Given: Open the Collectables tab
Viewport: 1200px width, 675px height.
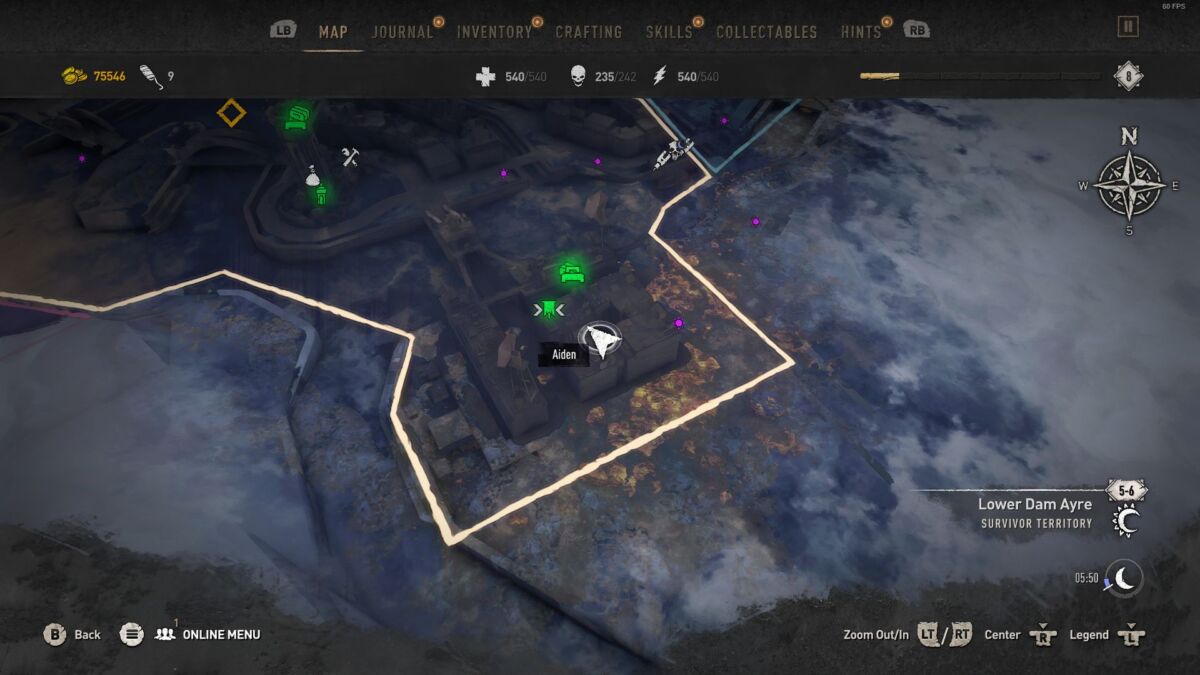Looking at the screenshot, I should pyautogui.click(x=767, y=32).
